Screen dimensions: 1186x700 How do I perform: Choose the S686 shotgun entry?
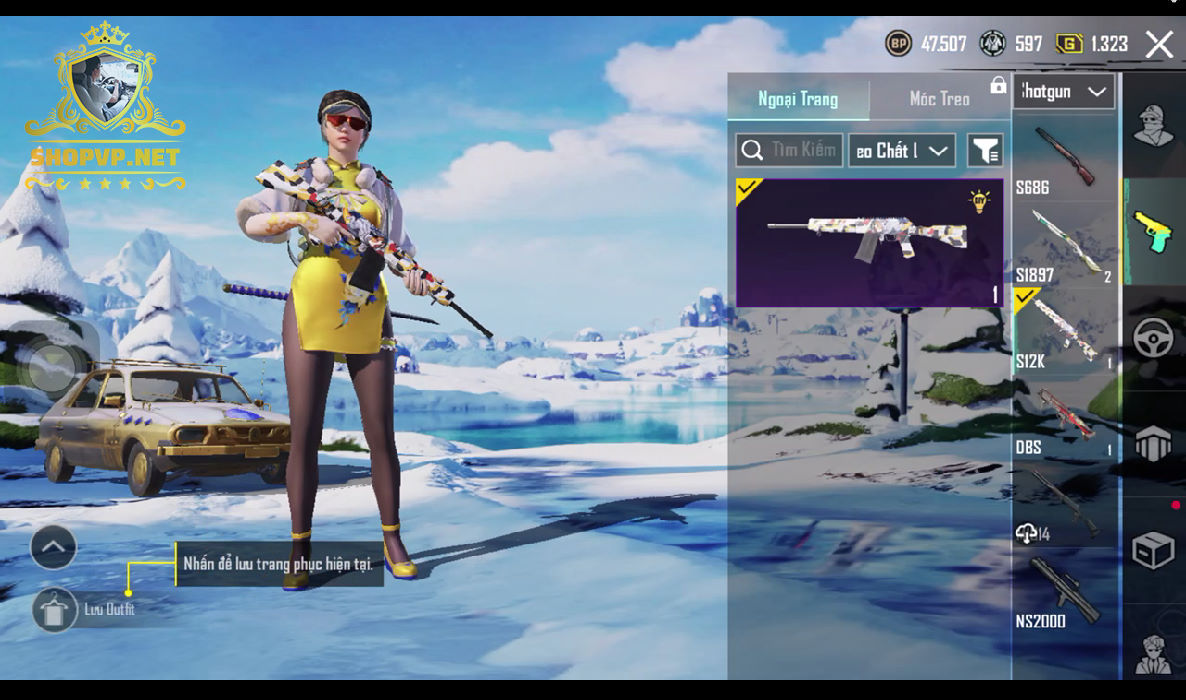[x=1064, y=160]
